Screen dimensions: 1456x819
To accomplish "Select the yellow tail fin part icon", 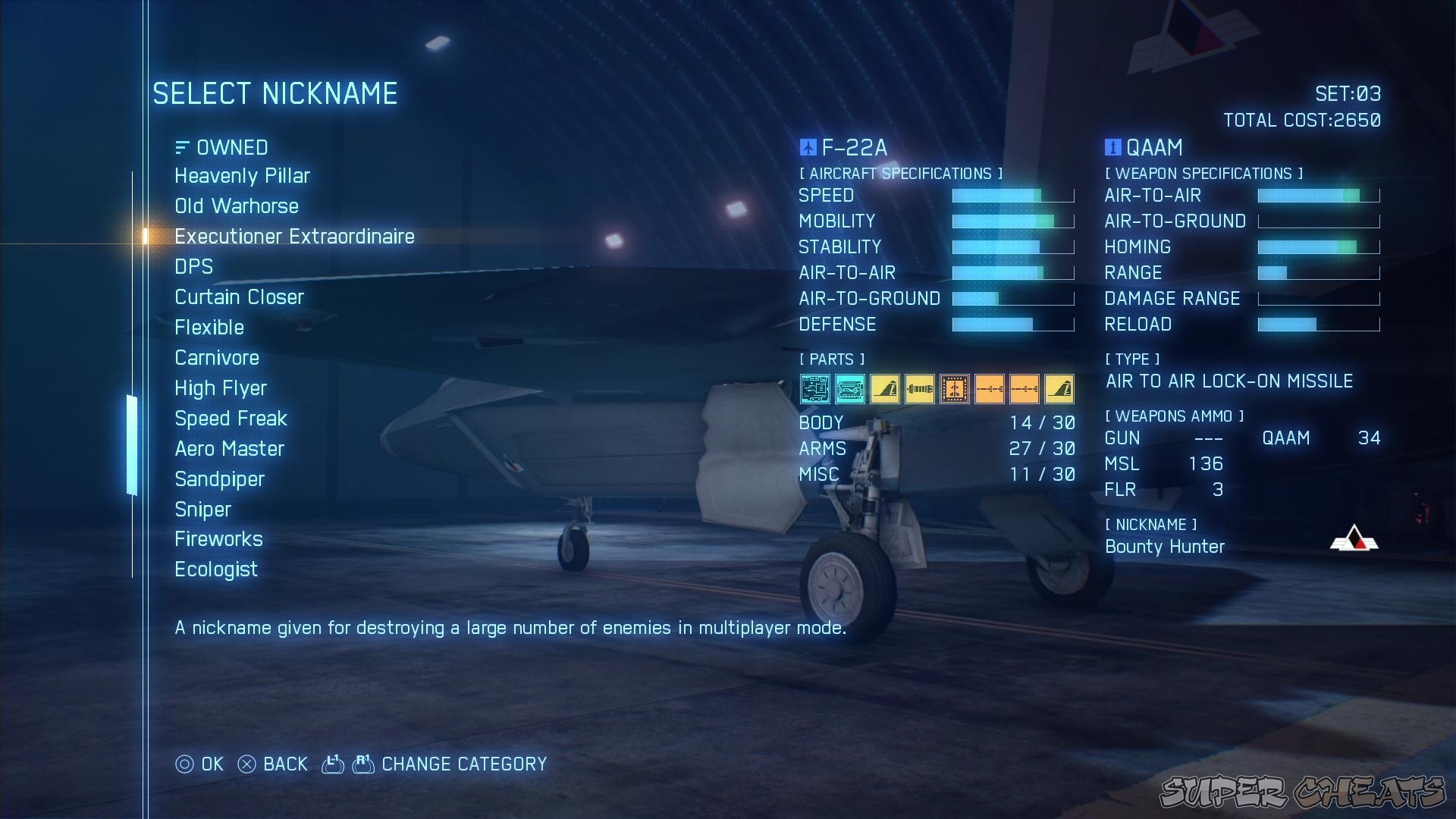I will point(885,389).
